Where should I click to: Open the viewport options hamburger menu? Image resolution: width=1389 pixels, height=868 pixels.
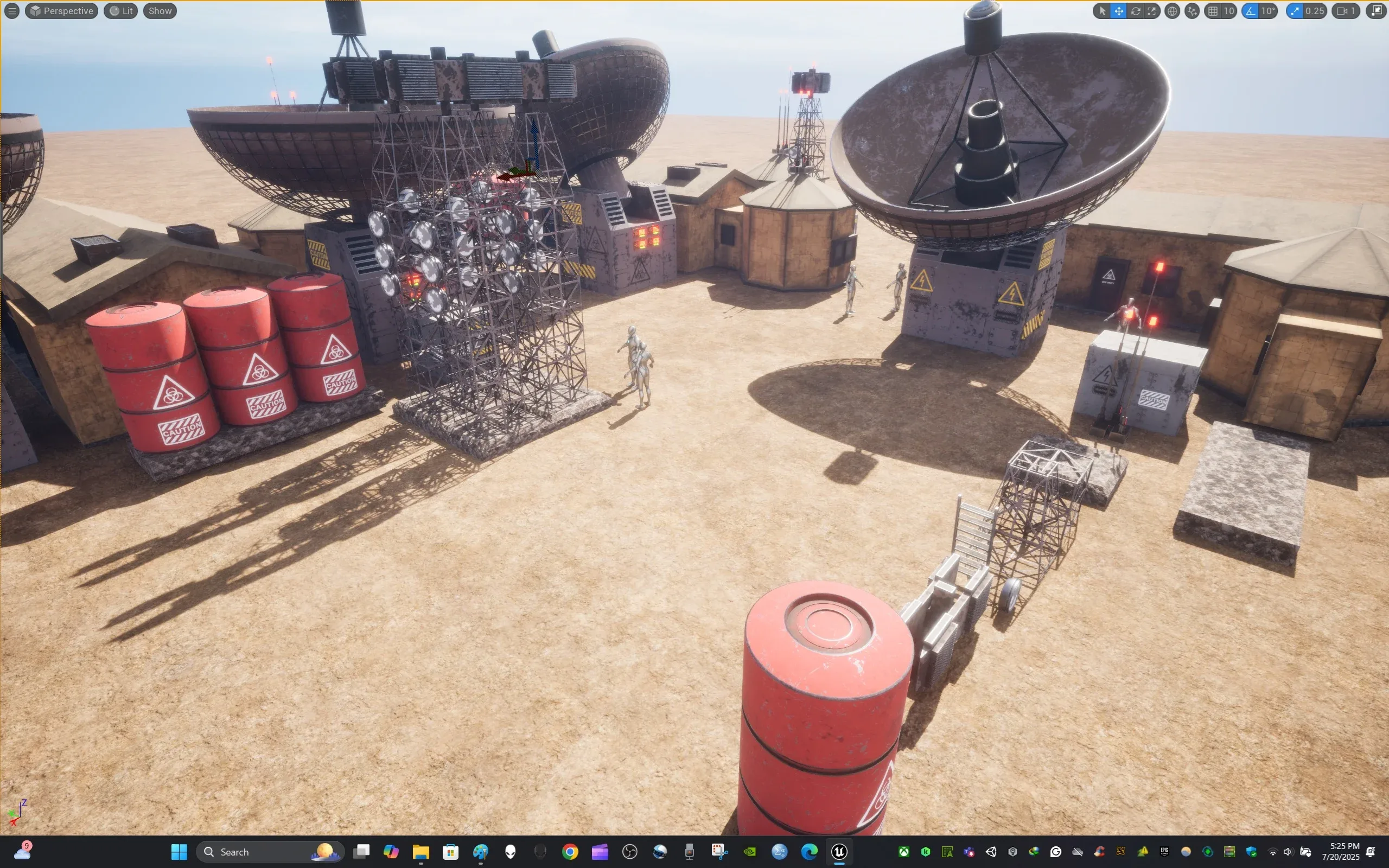(11, 10)
